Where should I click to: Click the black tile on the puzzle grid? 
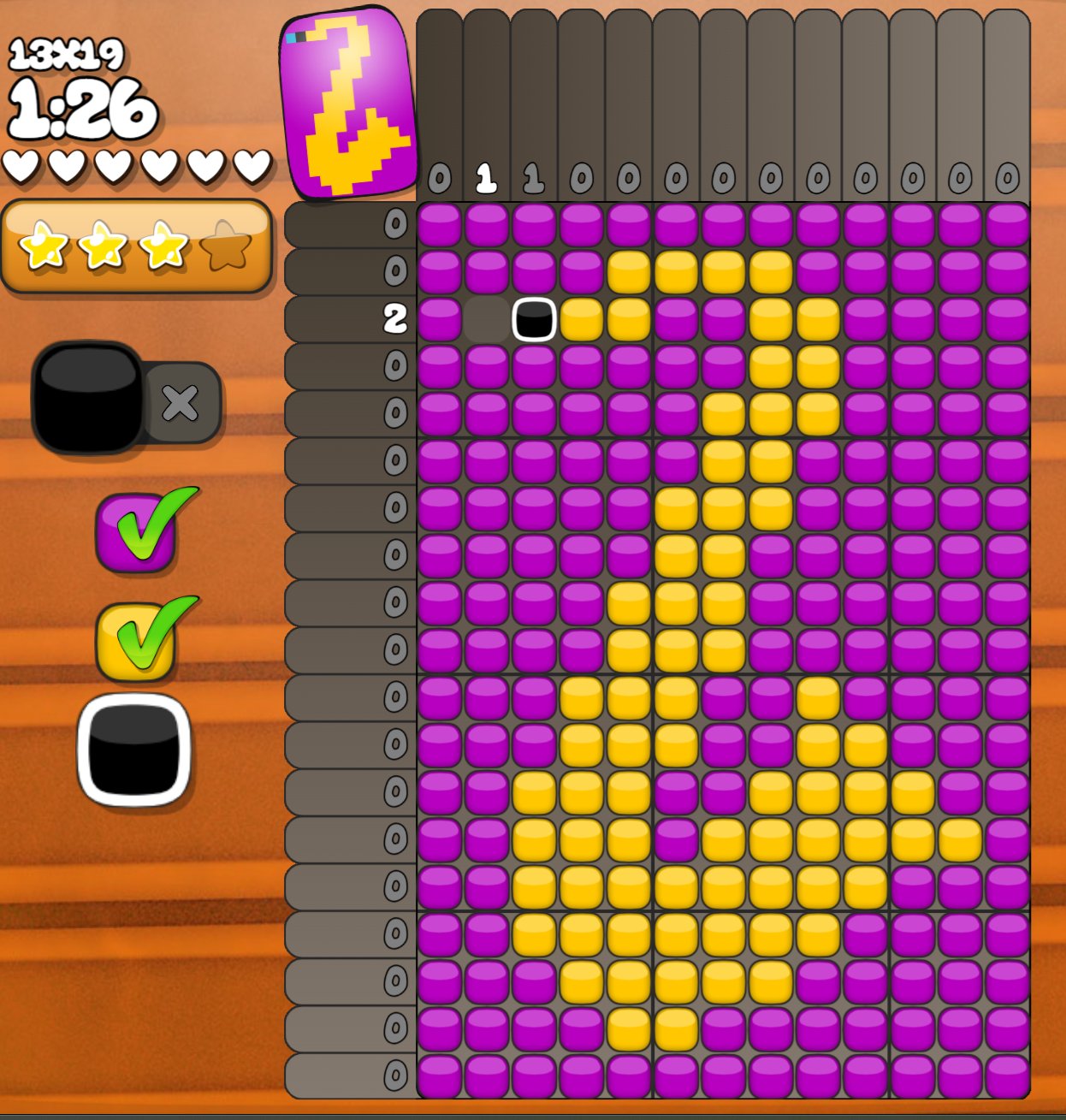click(534, 319)
